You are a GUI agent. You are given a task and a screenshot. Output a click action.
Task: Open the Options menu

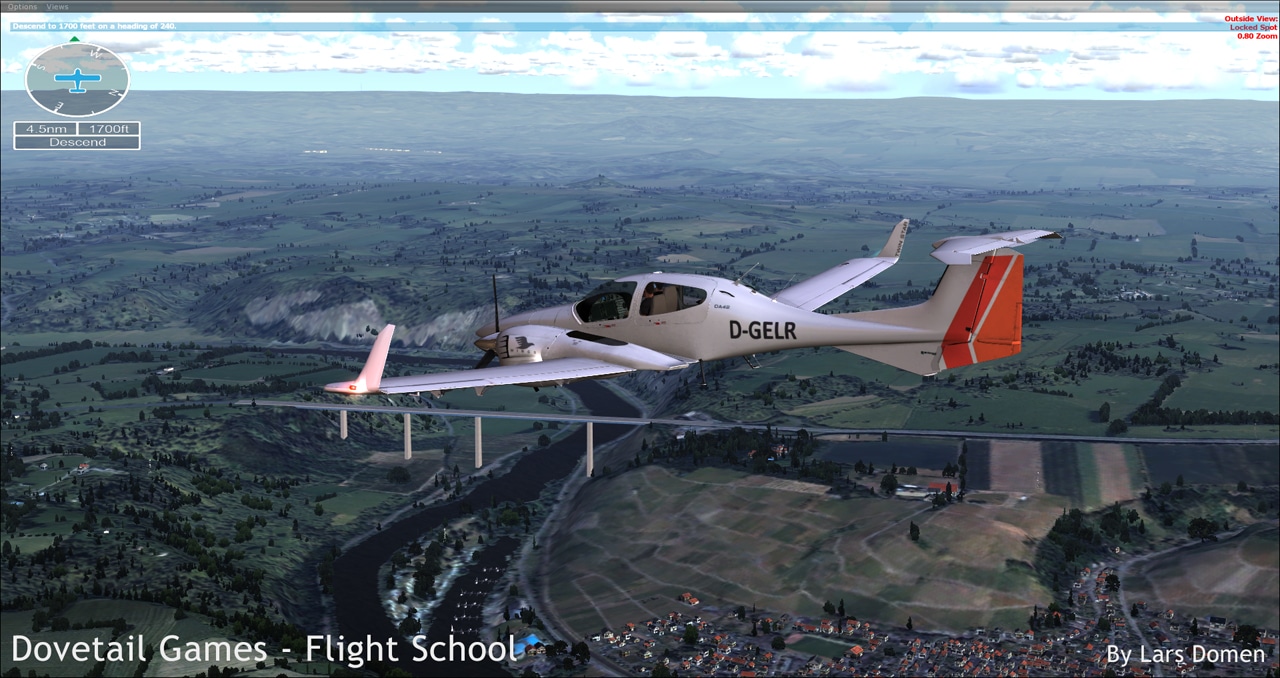pos(22,7)
